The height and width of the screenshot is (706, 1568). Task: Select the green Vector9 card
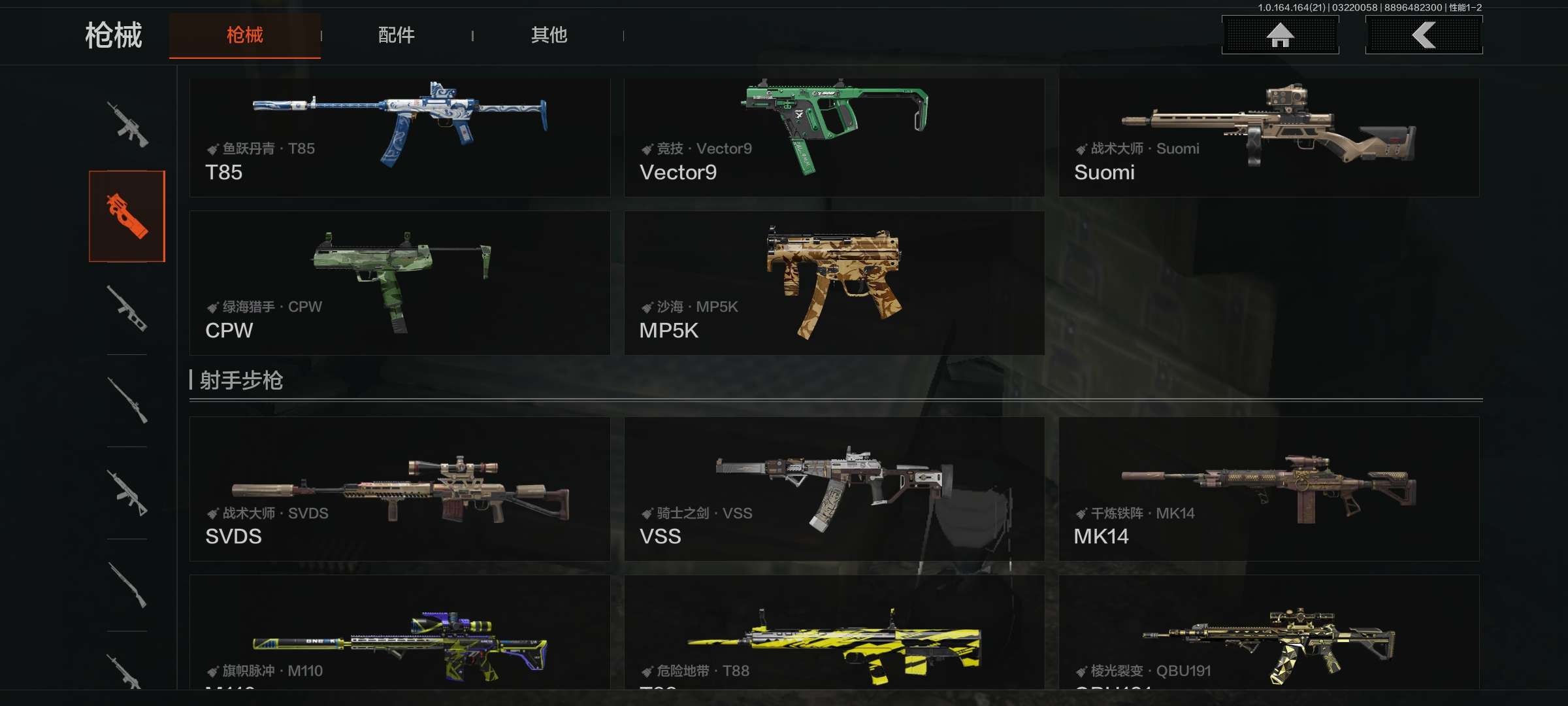tap(834, 137)
